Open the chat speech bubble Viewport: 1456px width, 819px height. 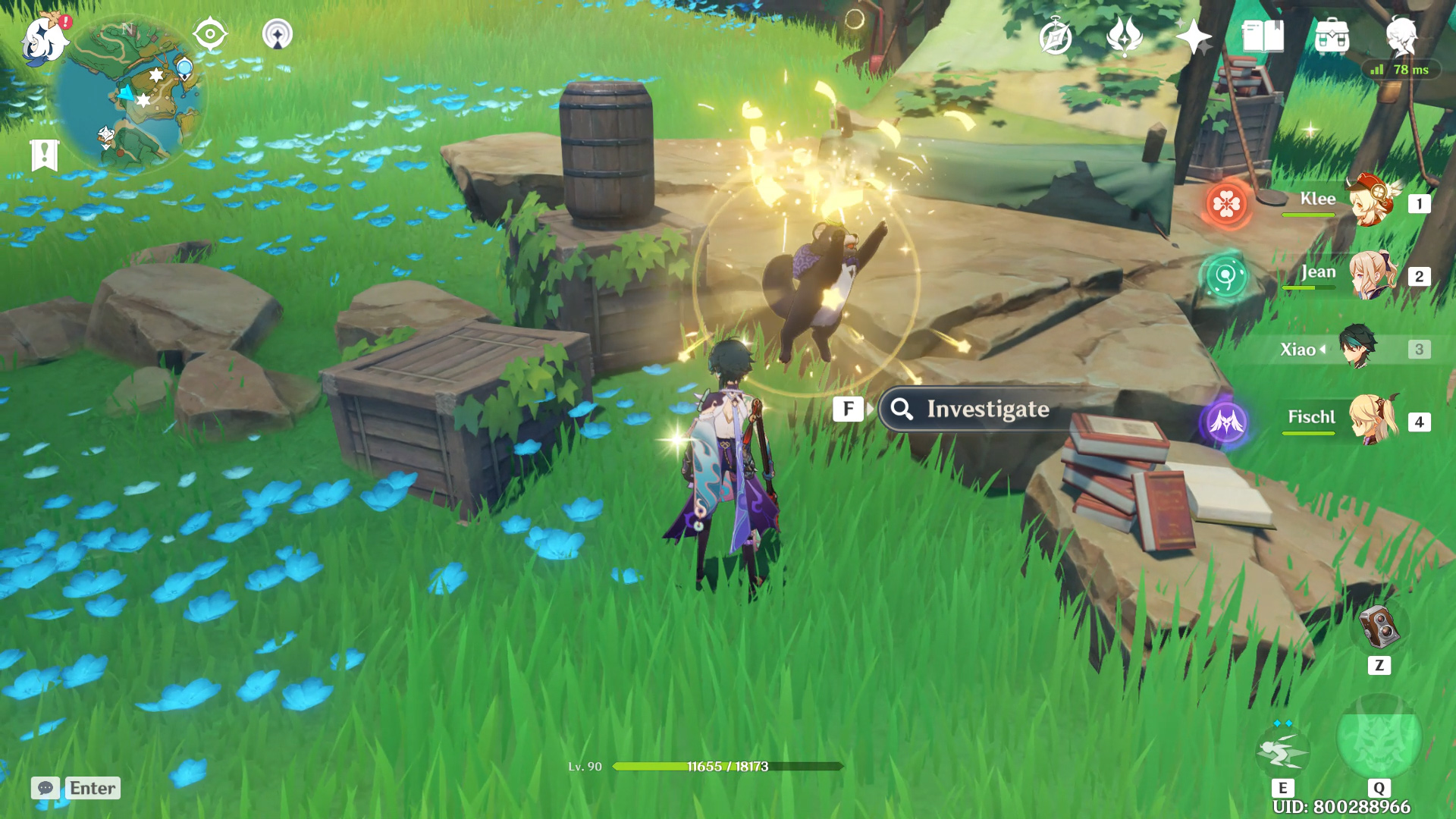(45, 788)
